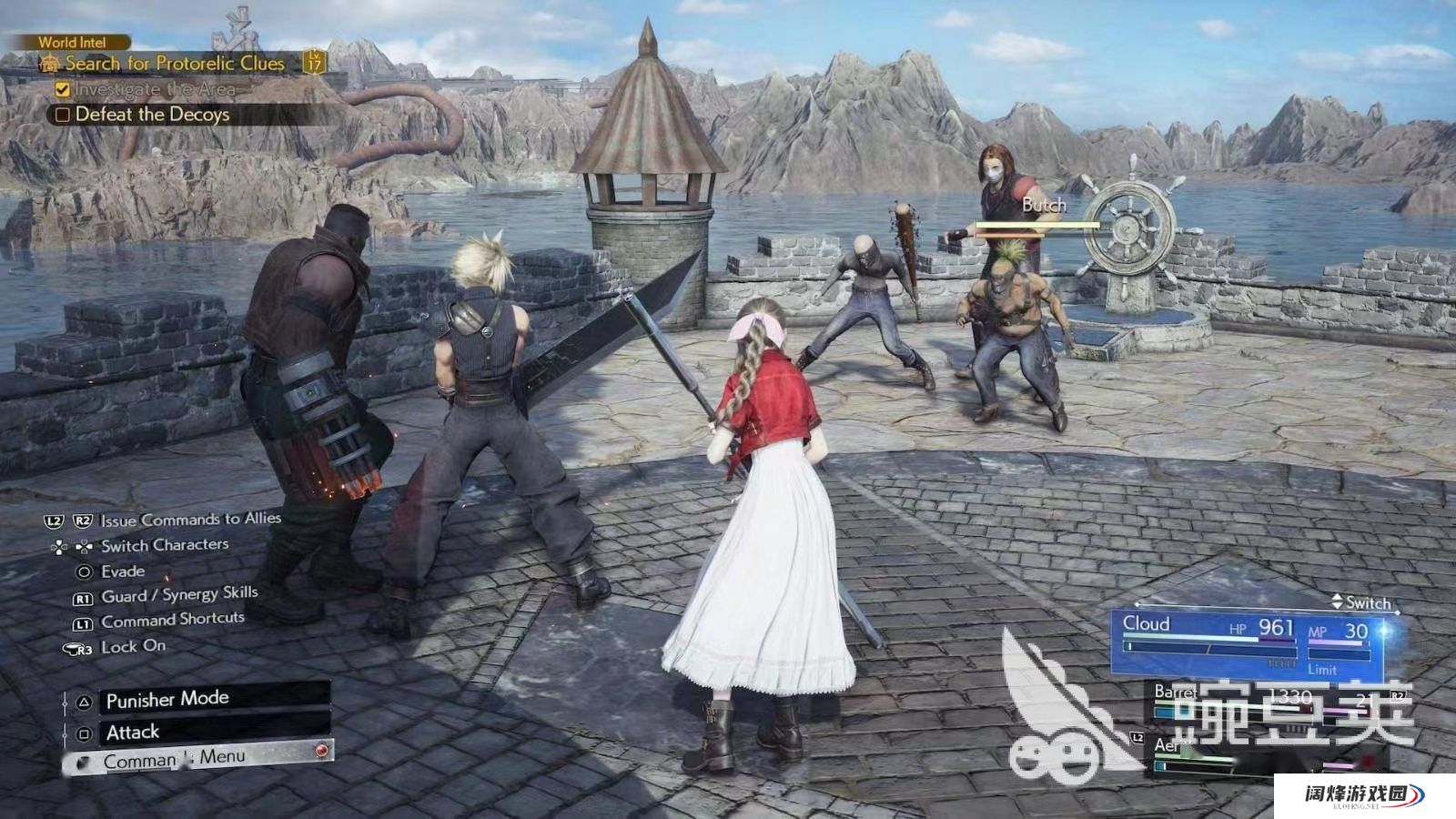The image size is (1456, 819).
Task: Open the Search for Protorelic Clues quest
Action: click(175, 64)
